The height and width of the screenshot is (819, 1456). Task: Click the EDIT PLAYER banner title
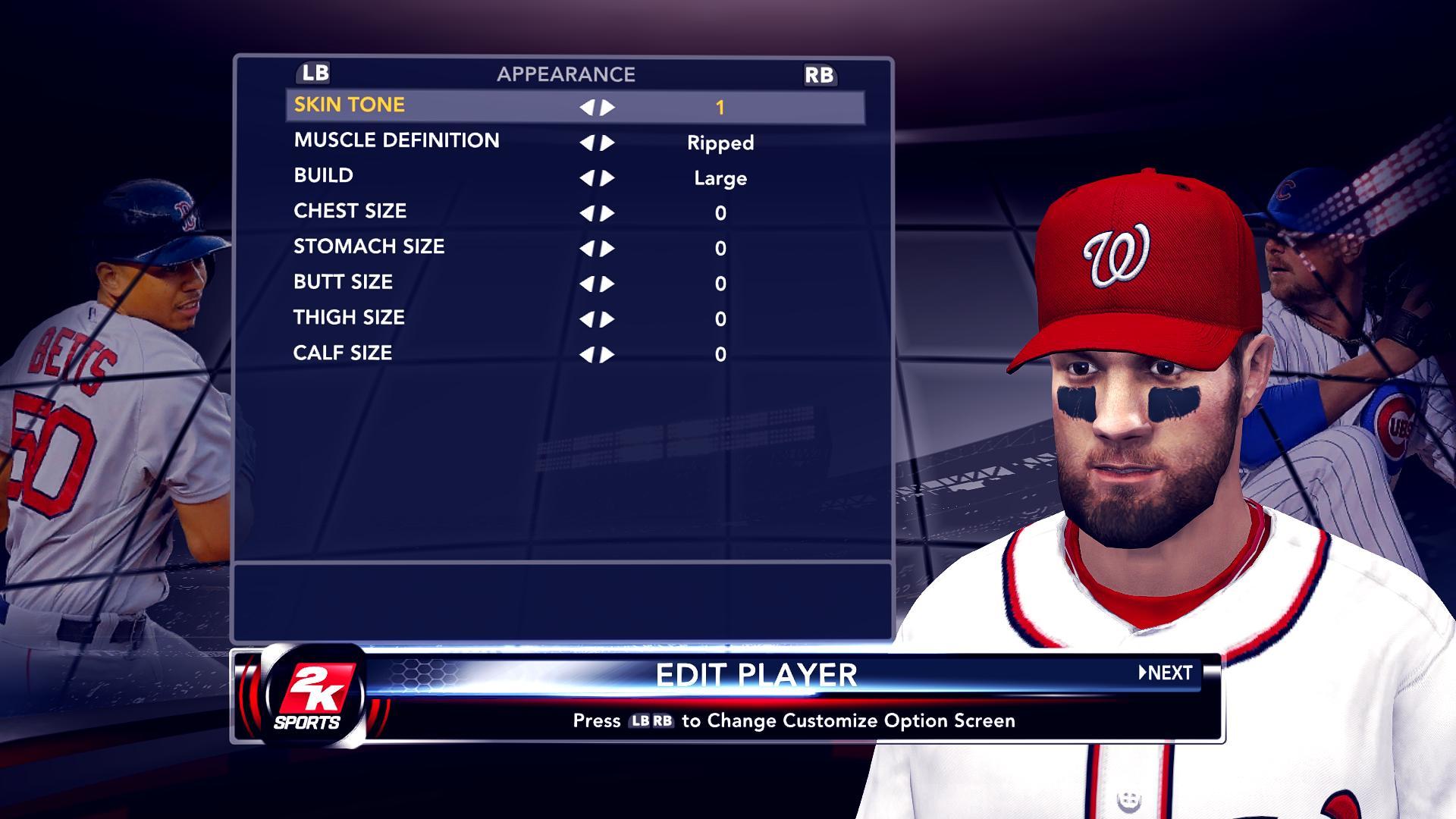point(757,673)
